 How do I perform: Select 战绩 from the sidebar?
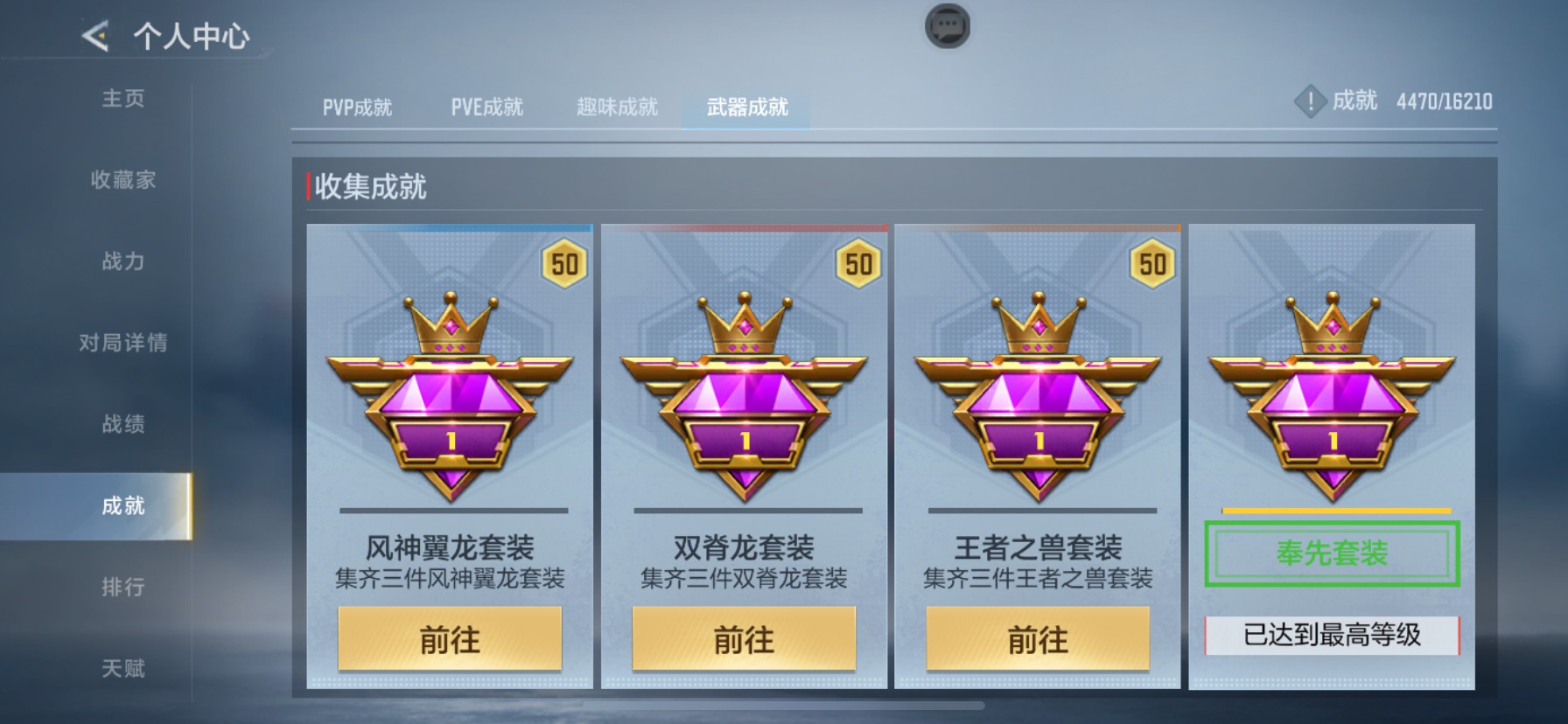tap(122, 425)
